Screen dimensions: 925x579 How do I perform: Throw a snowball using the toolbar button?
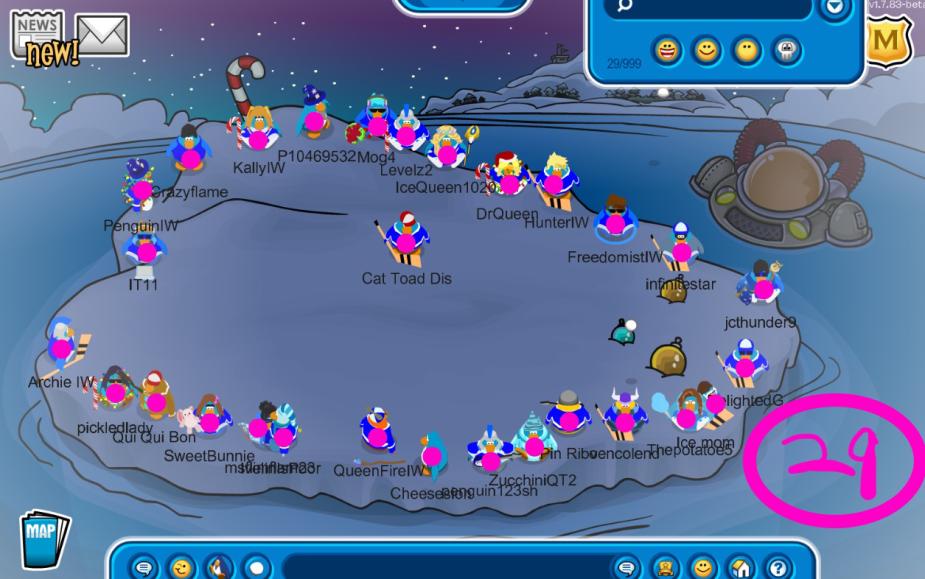point(257,567)
